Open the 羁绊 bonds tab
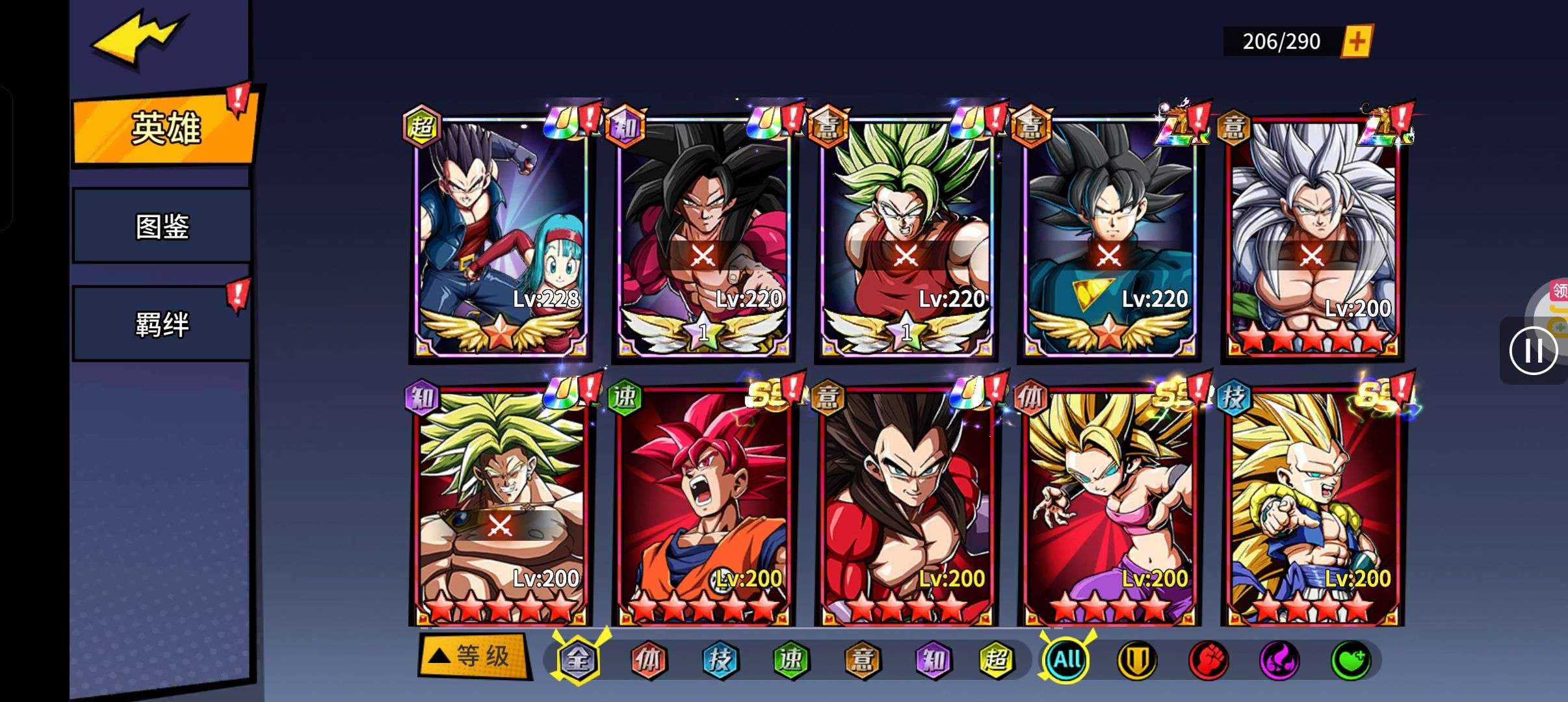Viewport: 1568px width, 702px height. (x=162, y=324)
